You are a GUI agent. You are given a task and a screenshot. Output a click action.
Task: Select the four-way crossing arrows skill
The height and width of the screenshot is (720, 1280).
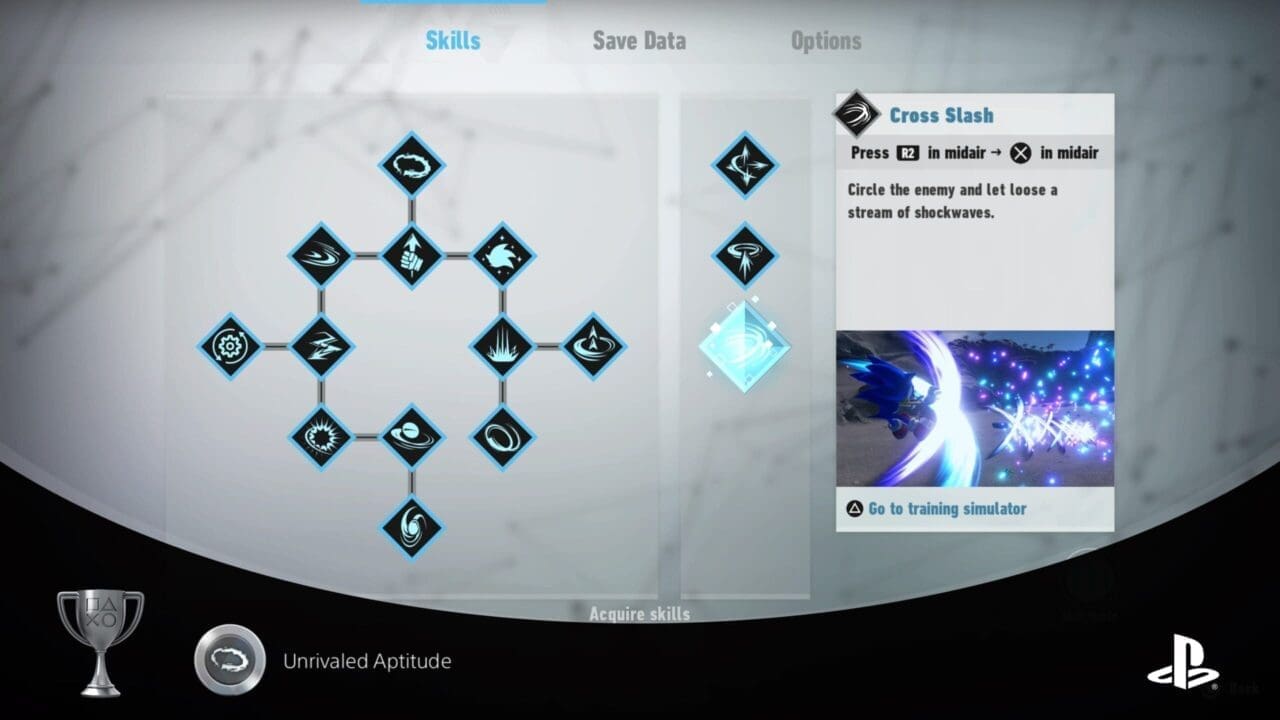coord(745,164)
